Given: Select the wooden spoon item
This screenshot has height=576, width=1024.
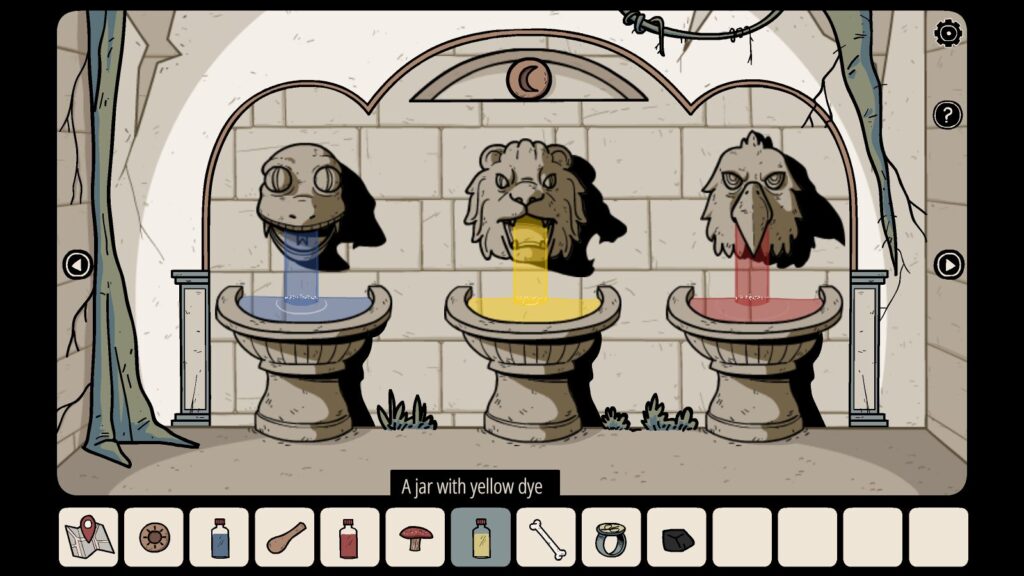Looking at the screenshot, I should pyautogui.click(x=285, y=537).
